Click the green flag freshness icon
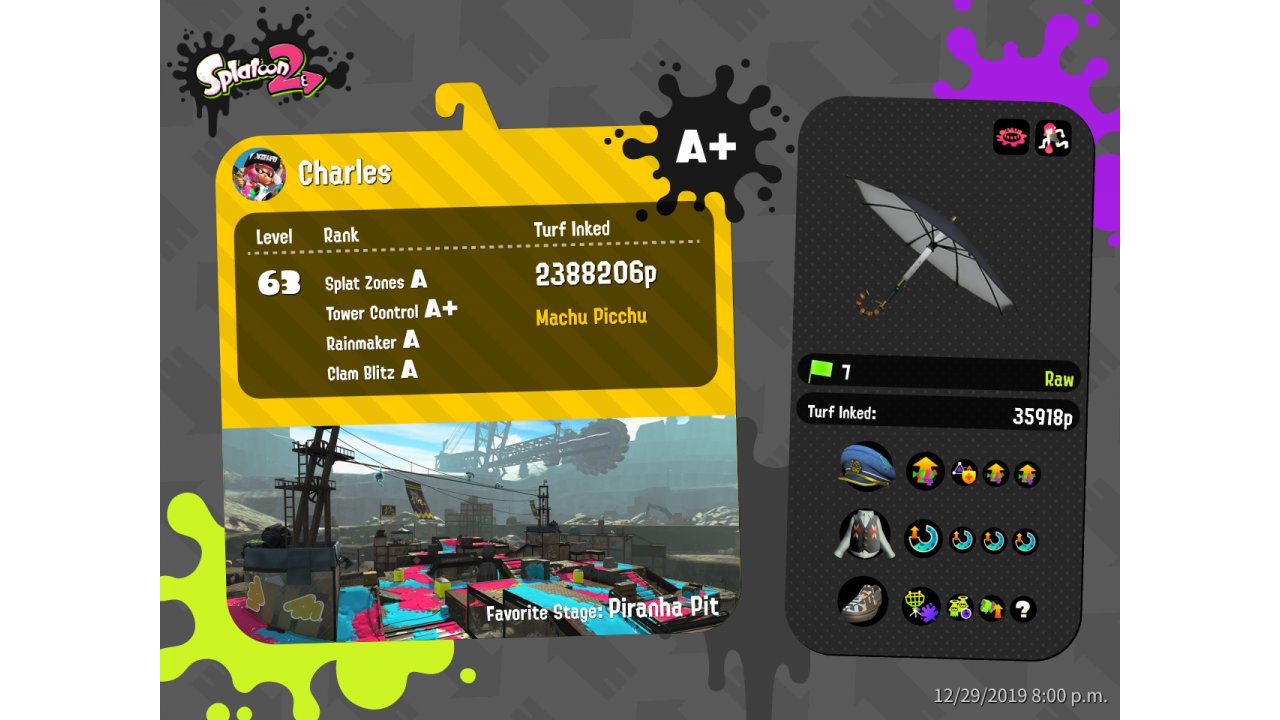The height and width of the screenshot is (720, 1280). point(820,371)
